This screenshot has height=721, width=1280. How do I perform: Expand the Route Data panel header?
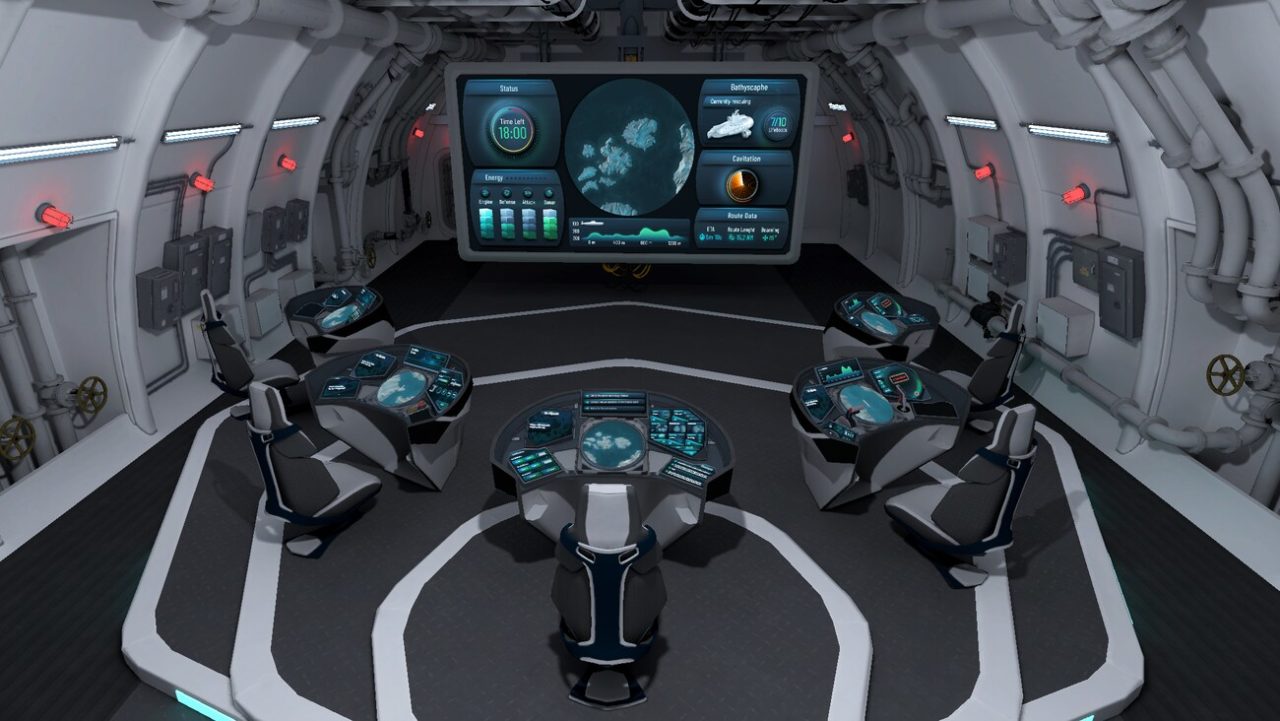point(743,215)
